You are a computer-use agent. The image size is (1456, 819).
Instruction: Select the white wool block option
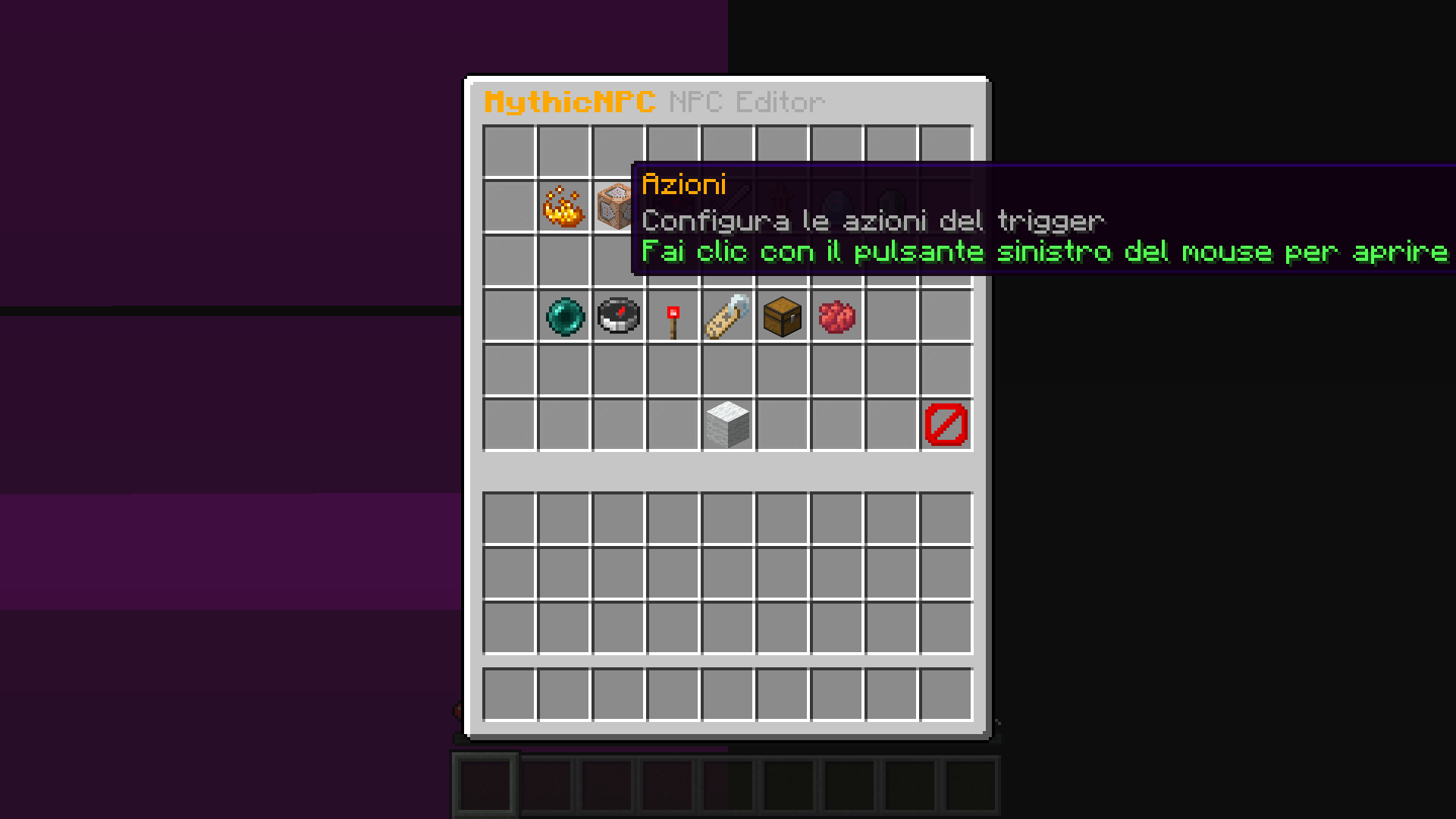728,424
